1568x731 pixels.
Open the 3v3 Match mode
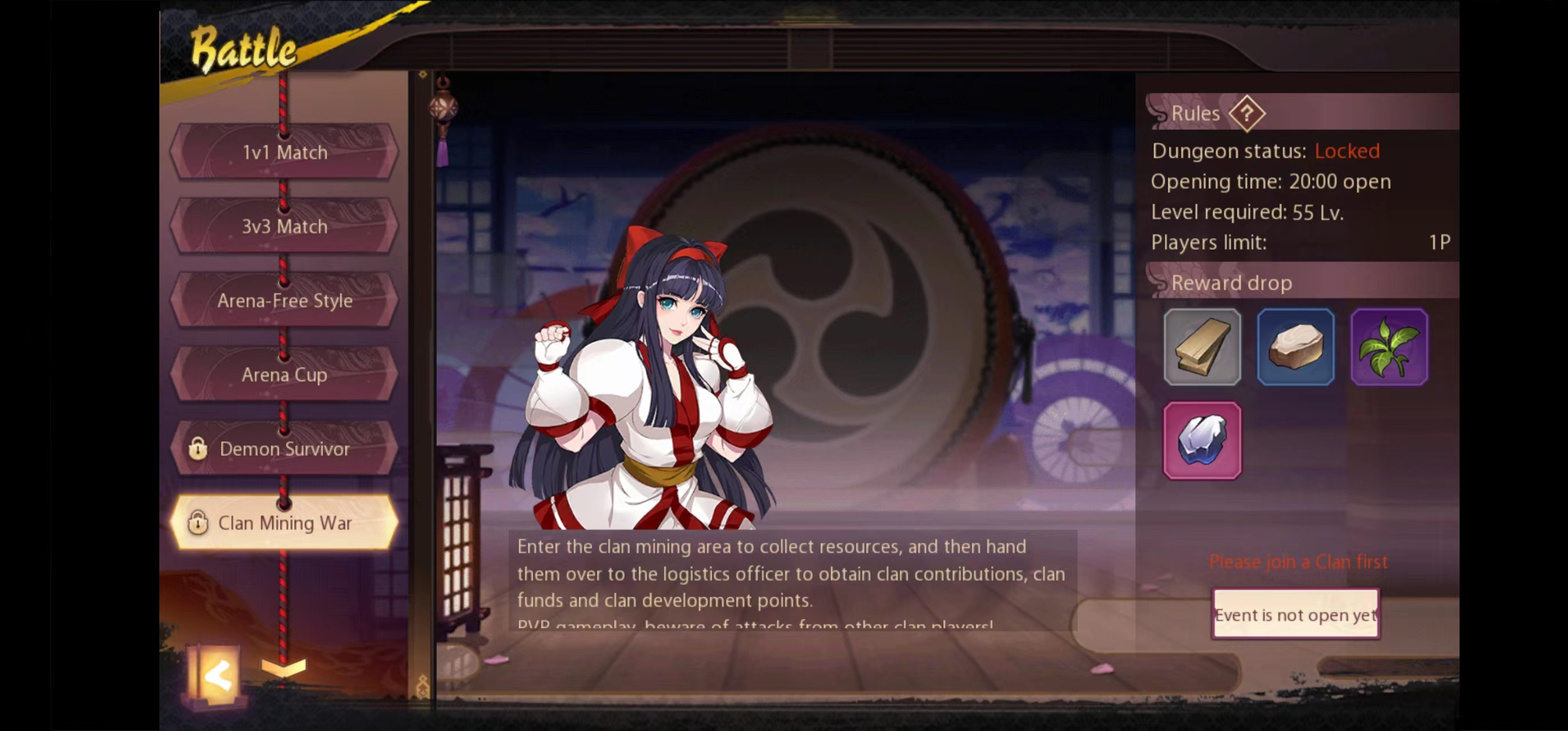[284, 226]
